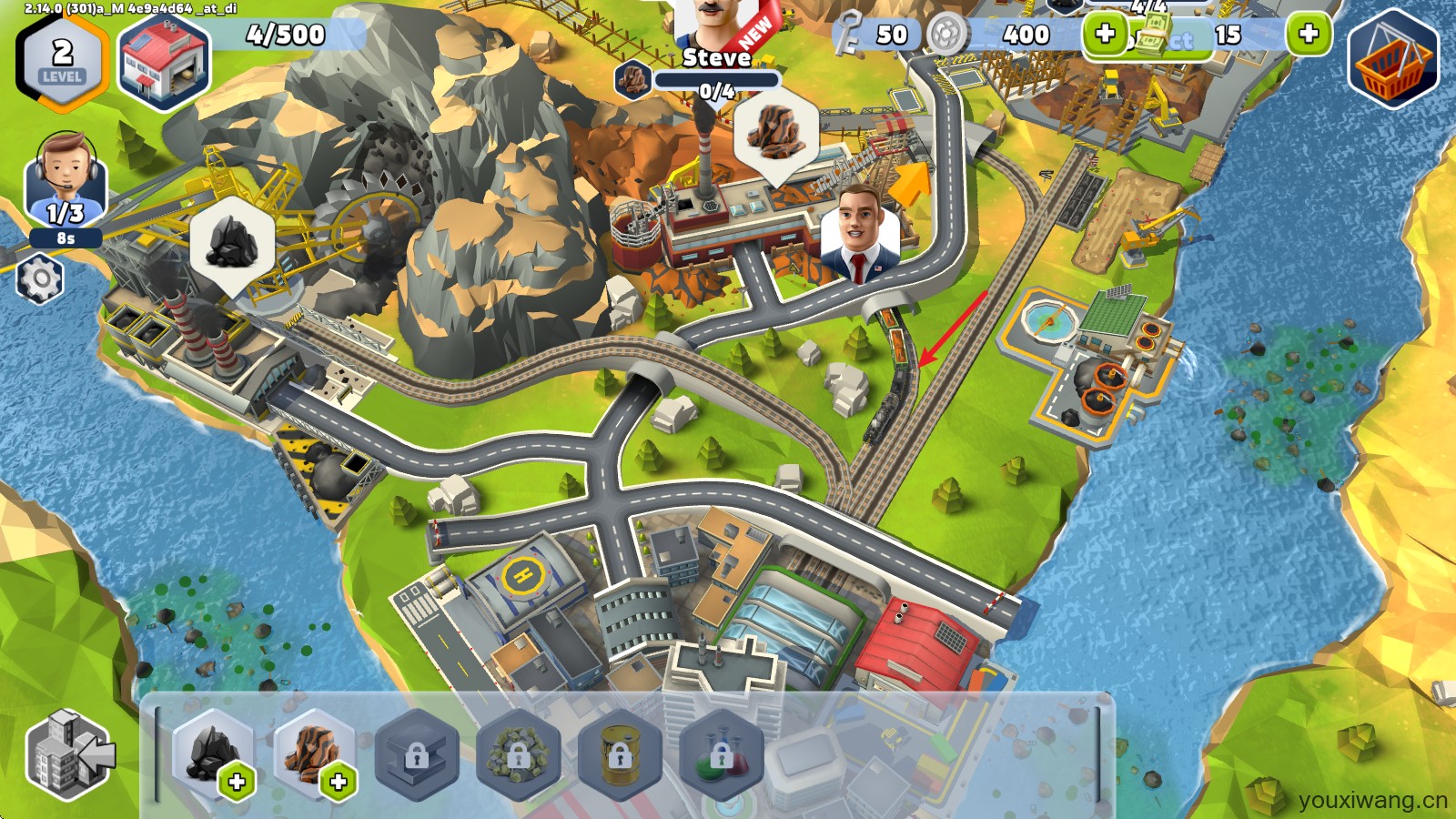Add more gears with the plus button
This screenshot has width=1456, height=819.
1105,35
